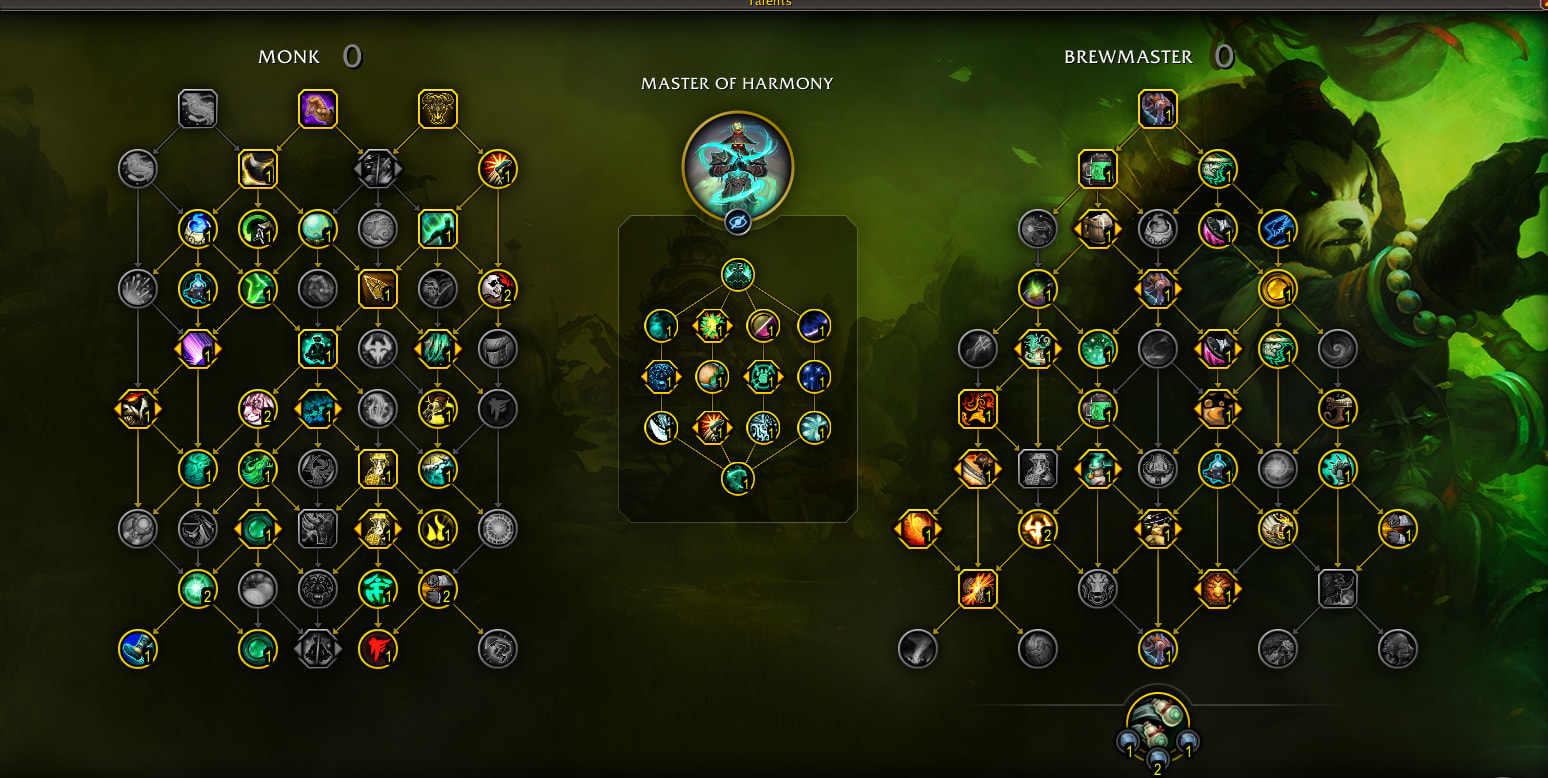Select the red skull talent with rank 2

497,289
